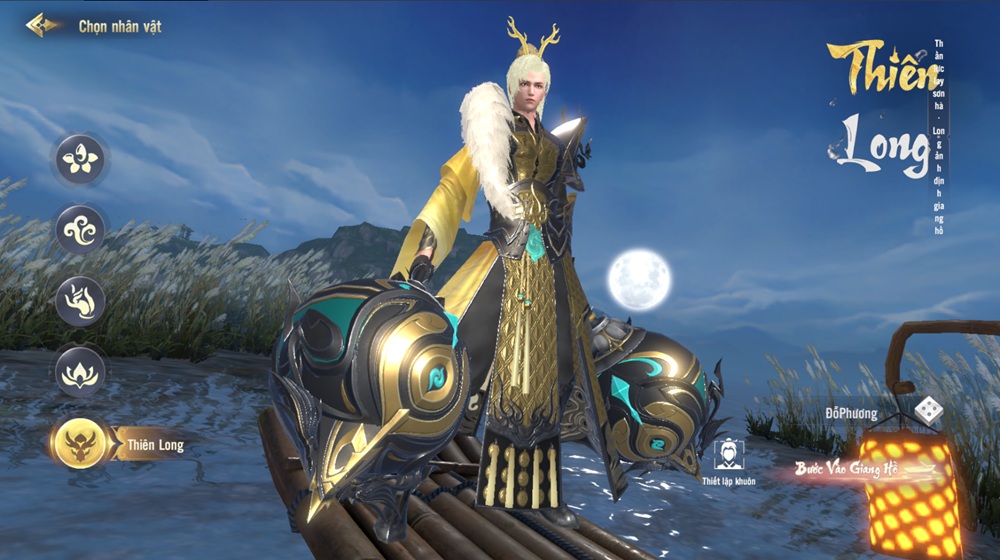Viewport: 1000px width, 560px height.
Task: Choose the Thiên Long class
Action: [x=82, y=443]
